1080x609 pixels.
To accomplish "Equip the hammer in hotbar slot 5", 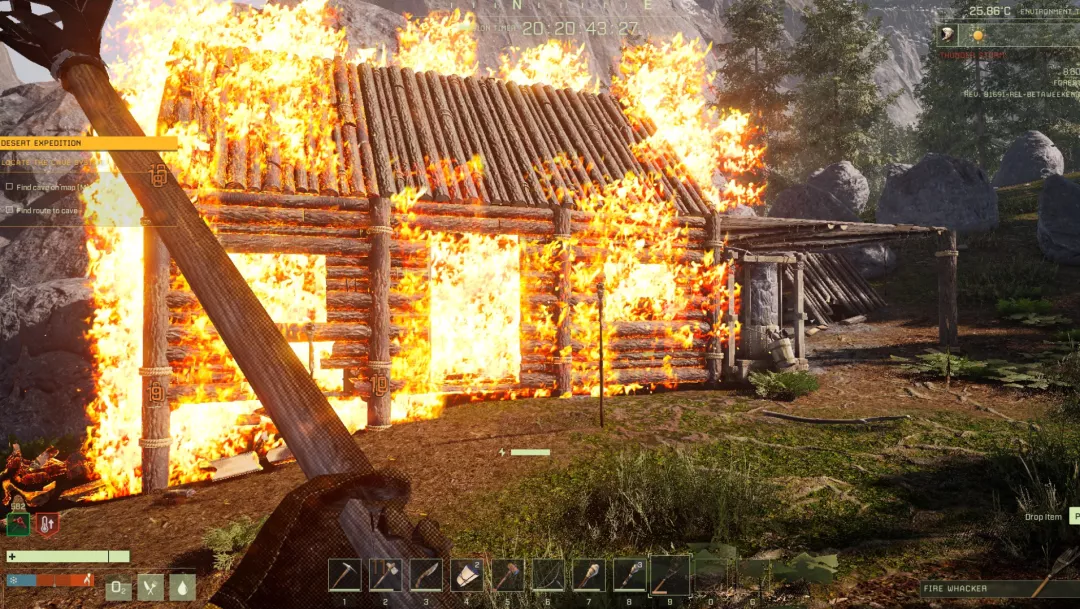I will 507,575.
